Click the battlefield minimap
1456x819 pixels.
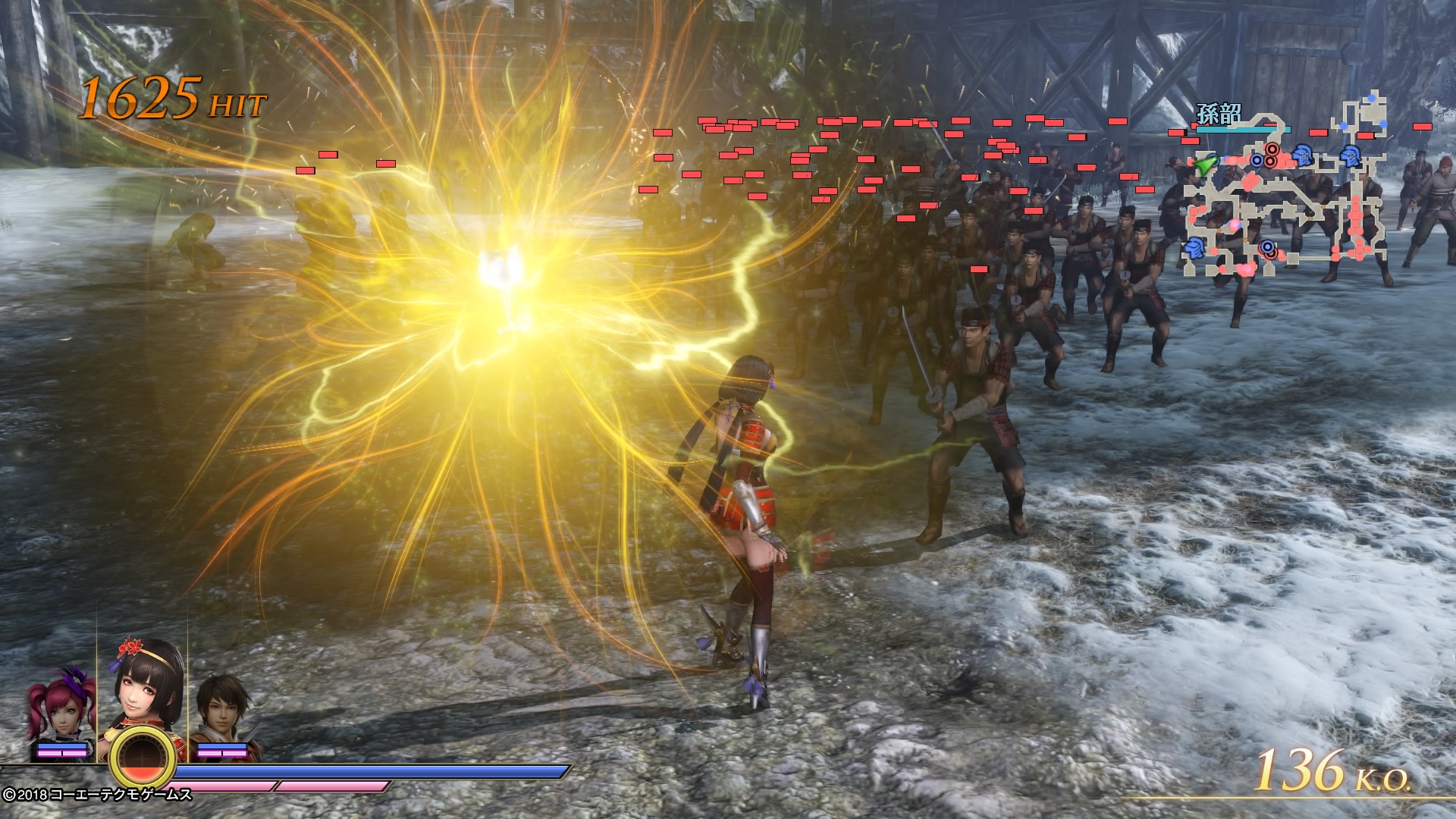point(1285,190)
